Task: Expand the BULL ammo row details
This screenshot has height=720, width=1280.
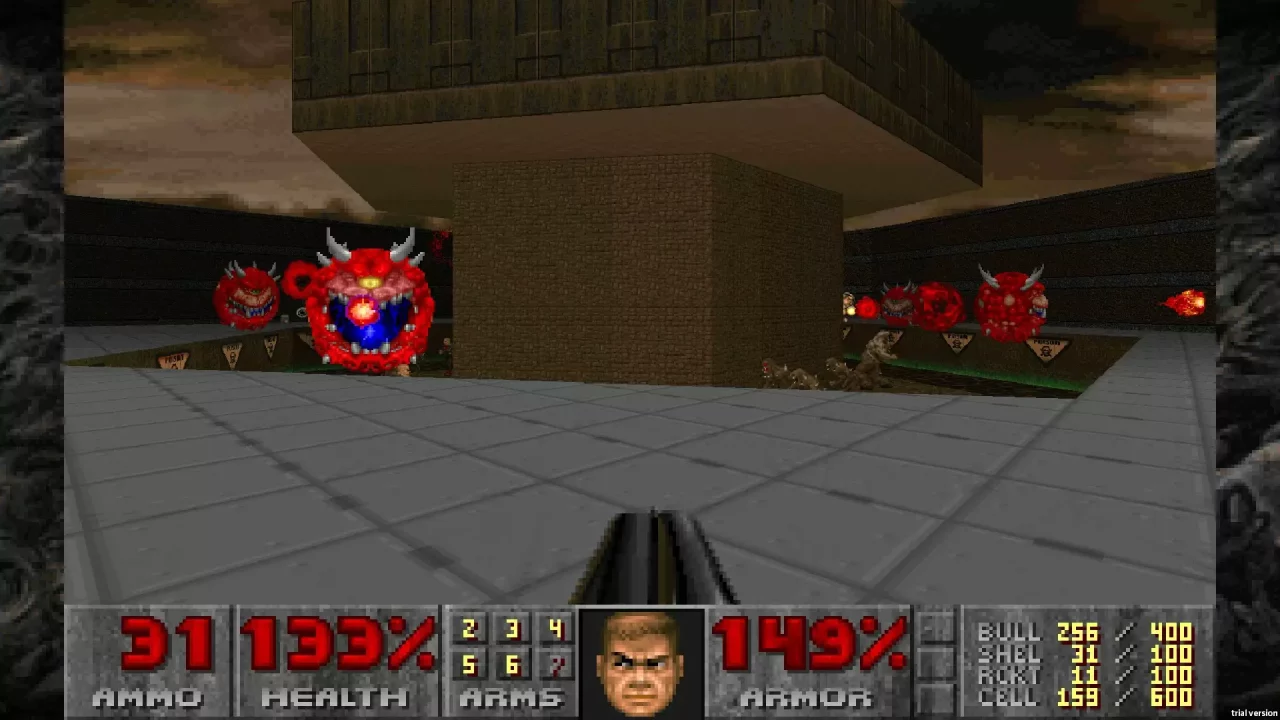Action: coord(1010,633)
